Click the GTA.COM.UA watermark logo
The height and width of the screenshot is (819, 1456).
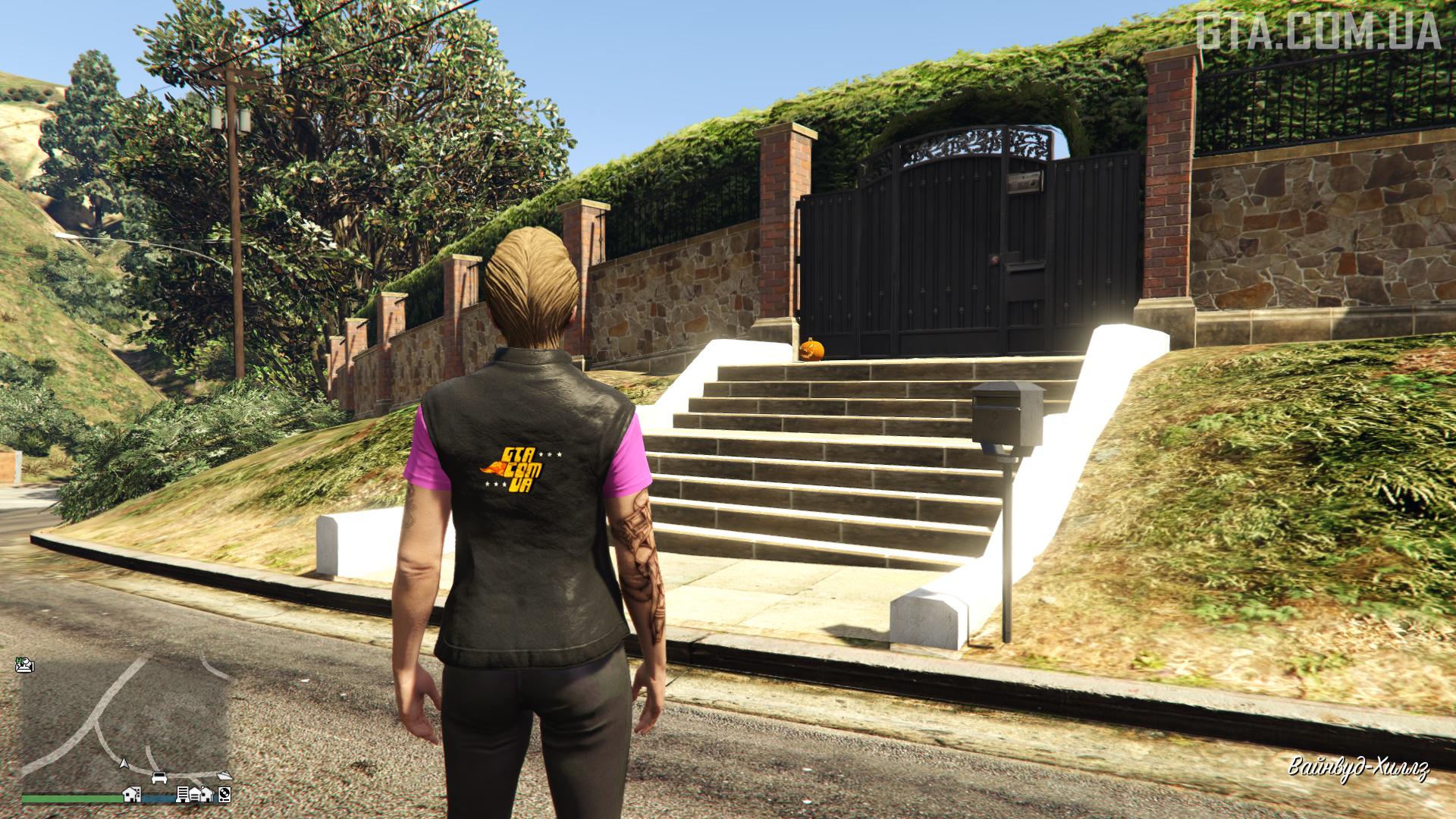coord(1318,32)
